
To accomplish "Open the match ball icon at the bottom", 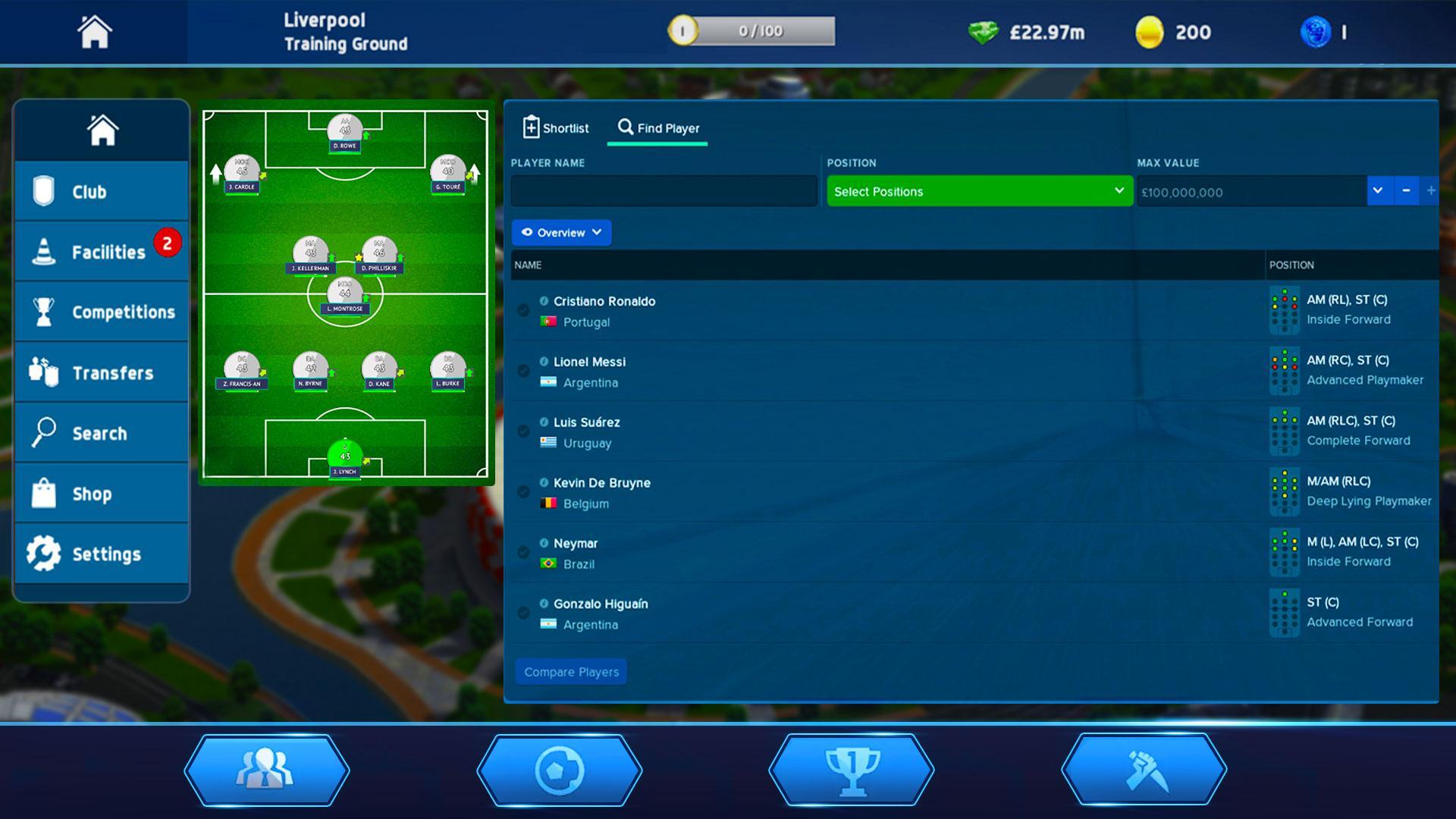I will coord(560,770).
